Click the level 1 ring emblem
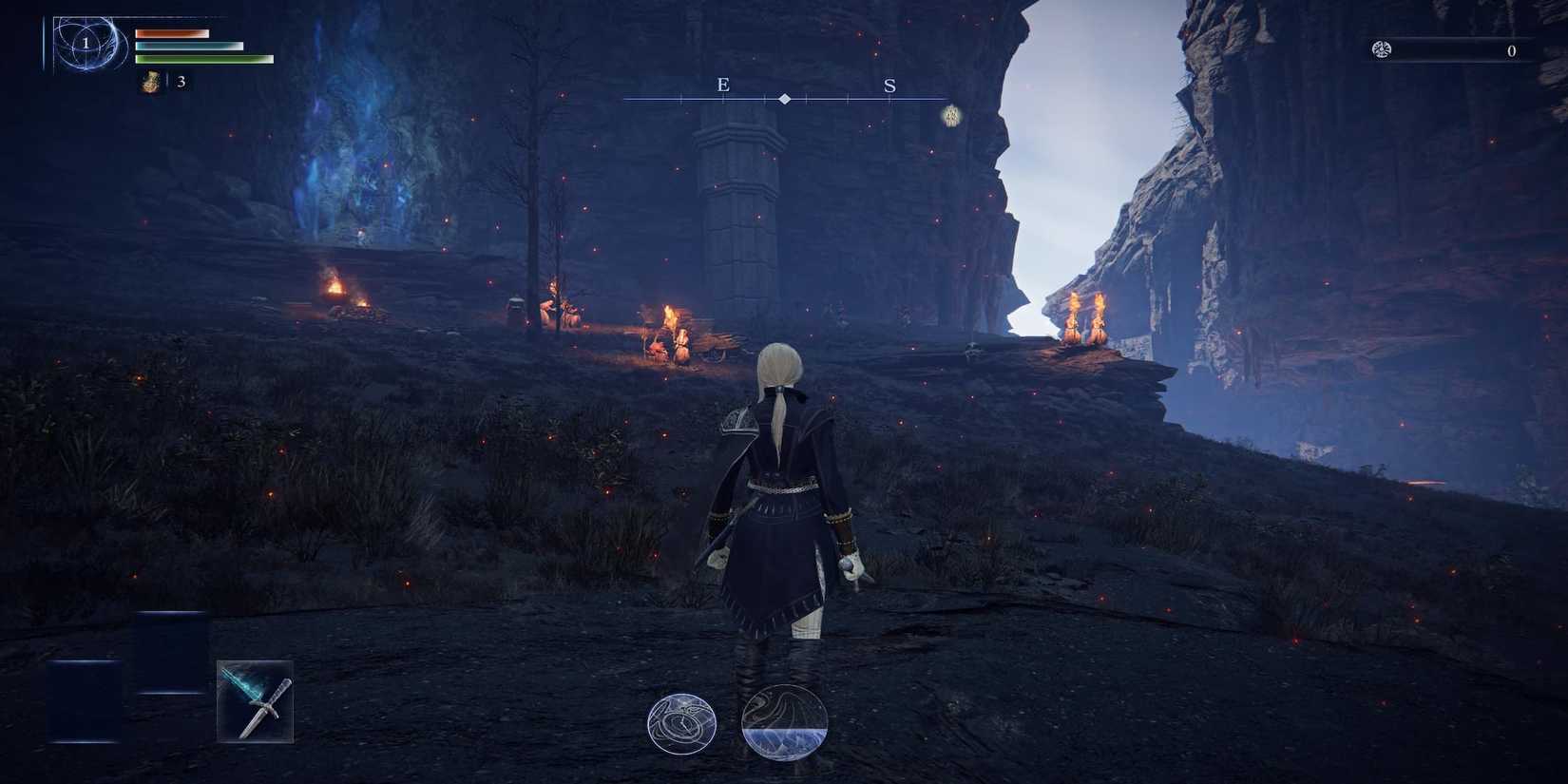1568x784 pixels. point(86,42)
